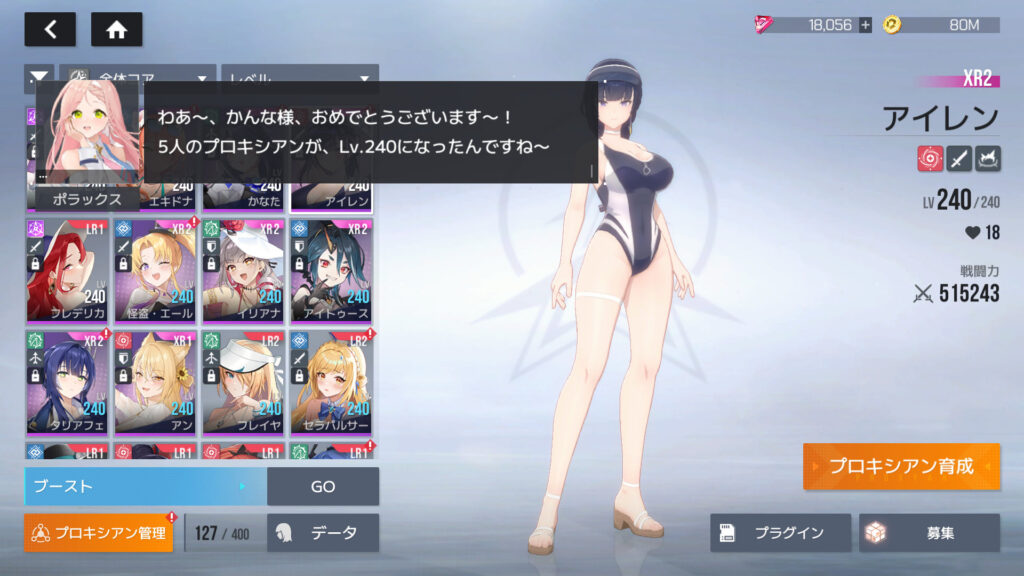
Task: Pick the フレイヤ character card
Action: [243, 381]
